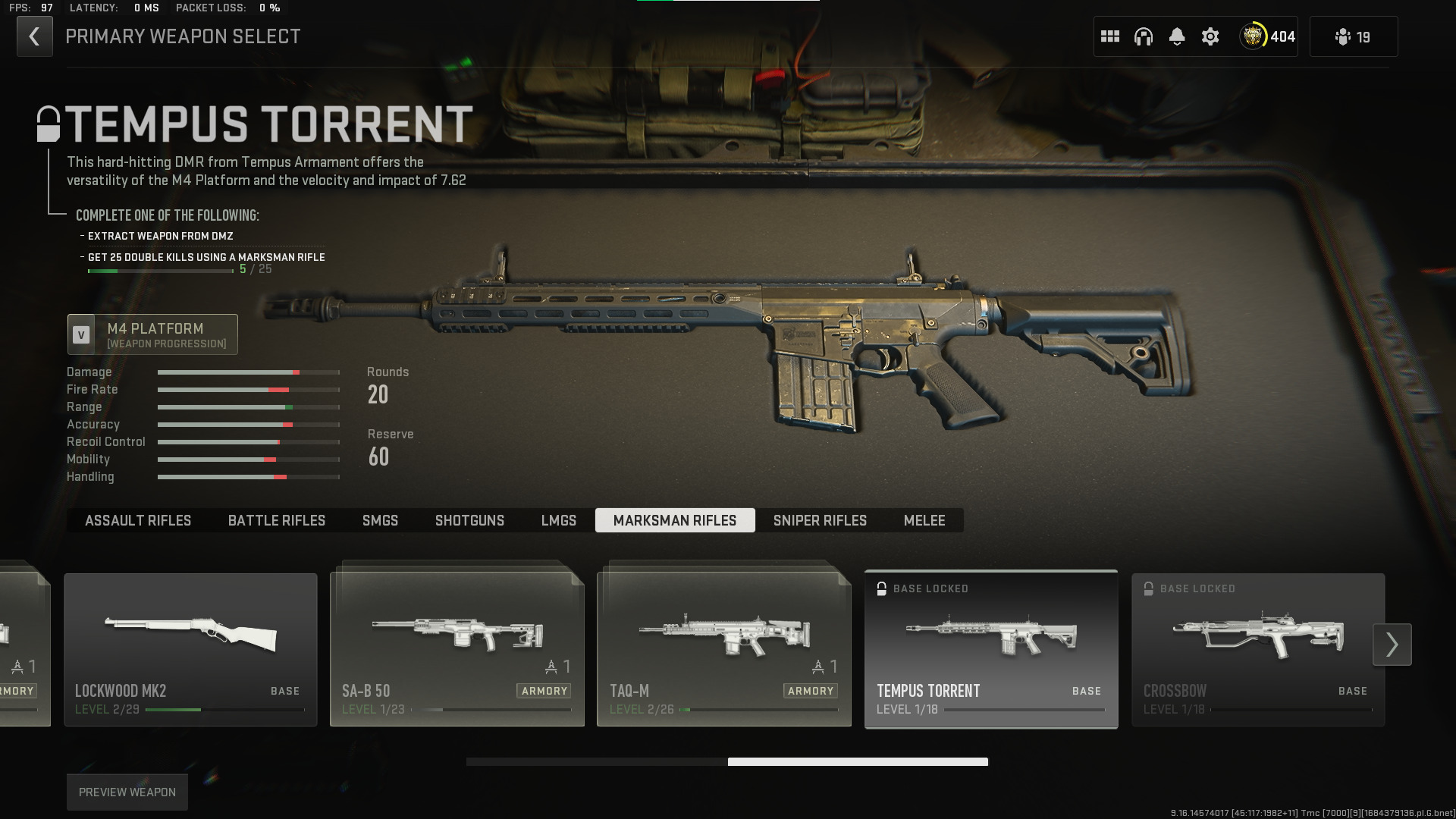The image size is (1456, 819).
Task: Open M4 Platform weapon progression
Action: point(152,334)
